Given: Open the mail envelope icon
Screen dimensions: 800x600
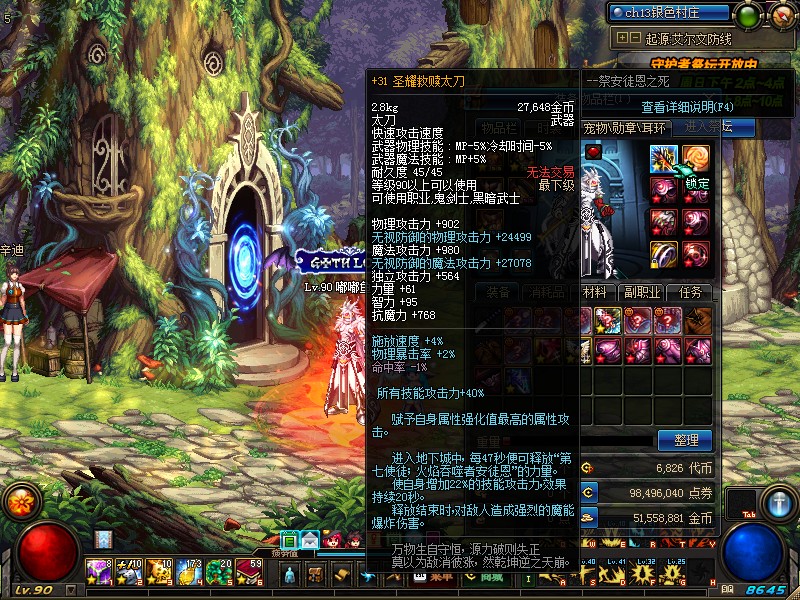Looking at the screenshot, I should [310, 540].
